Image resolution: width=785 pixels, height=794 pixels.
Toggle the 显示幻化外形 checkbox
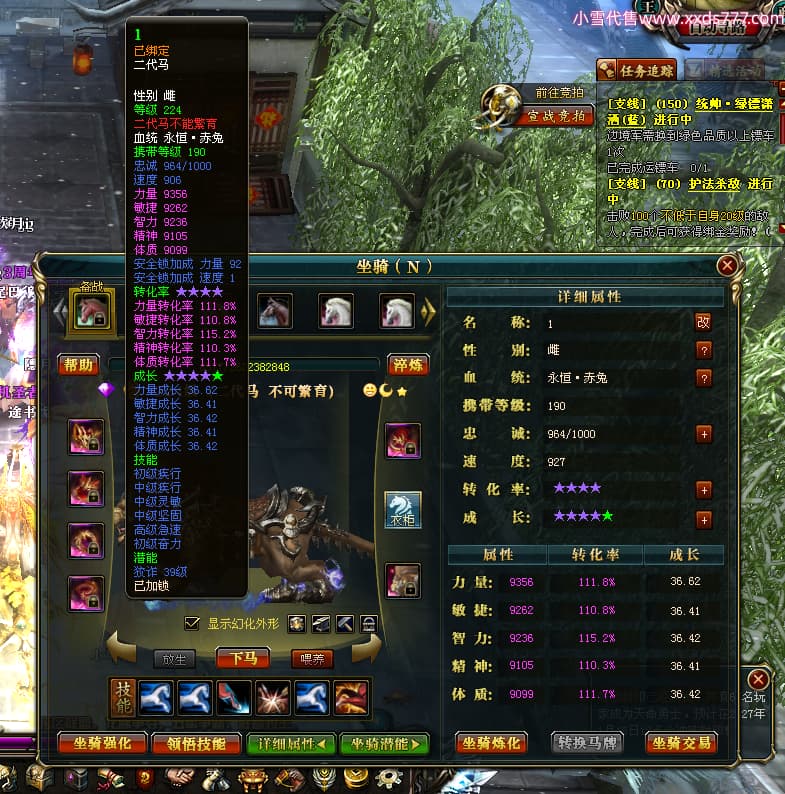(193, 624)
